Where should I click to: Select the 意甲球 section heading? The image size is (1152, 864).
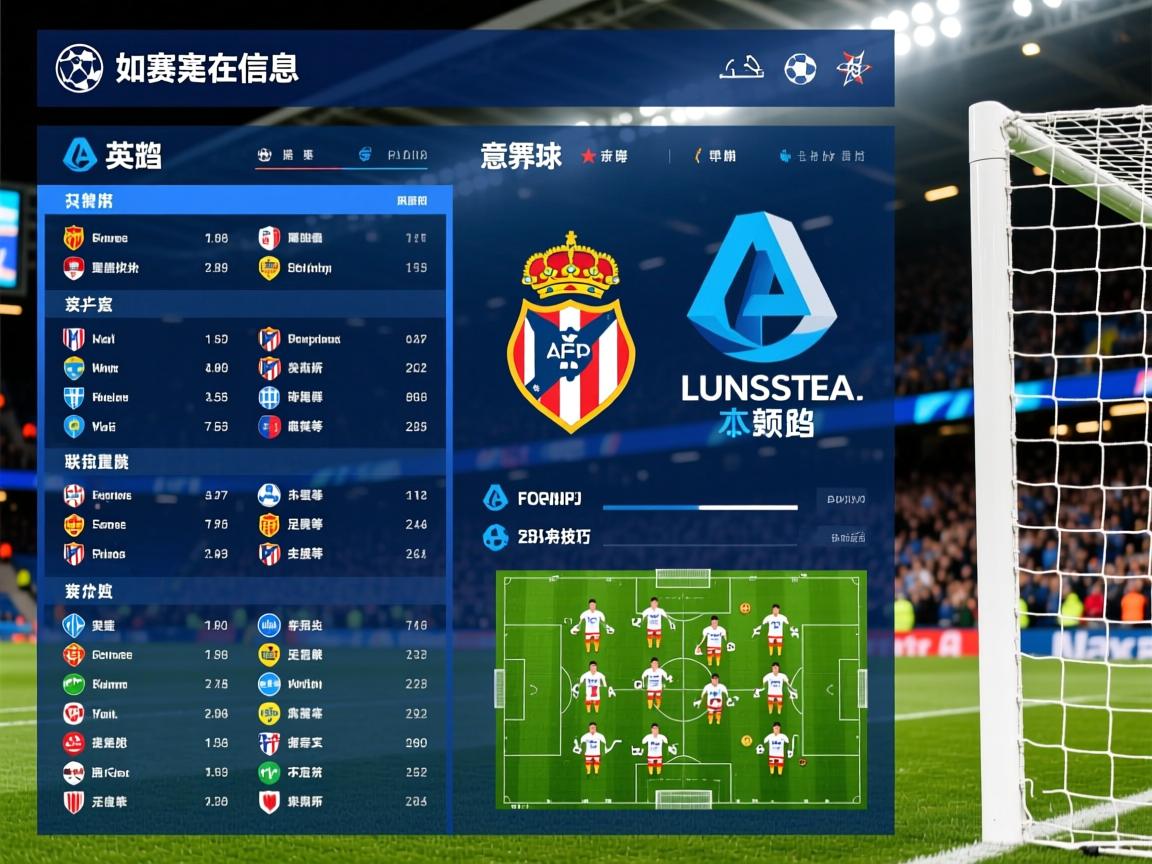[520, 156]
